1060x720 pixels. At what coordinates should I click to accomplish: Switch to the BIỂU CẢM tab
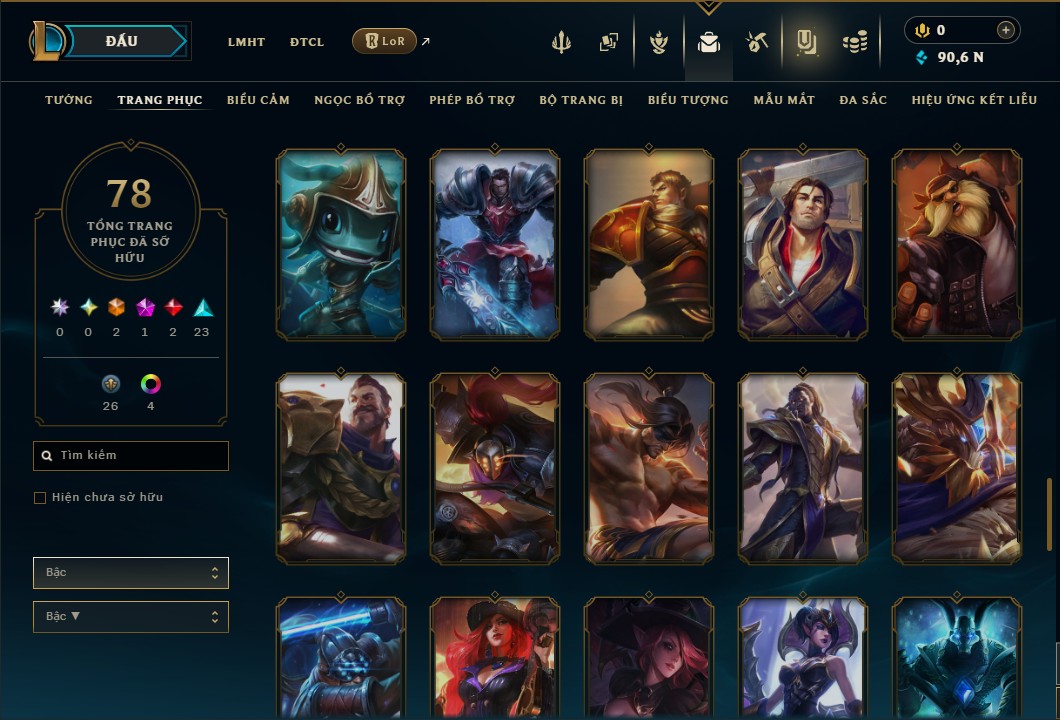pyautogui.click(x=258, y=100)
